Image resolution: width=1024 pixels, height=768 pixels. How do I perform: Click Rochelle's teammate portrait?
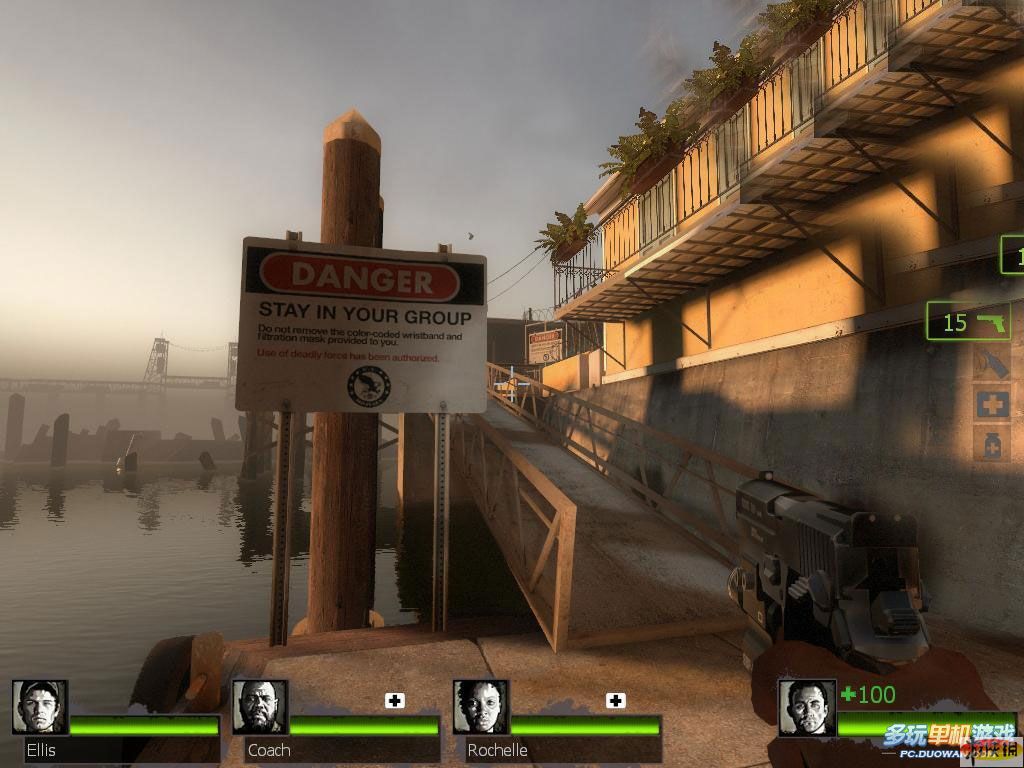[x=480, y=707]
